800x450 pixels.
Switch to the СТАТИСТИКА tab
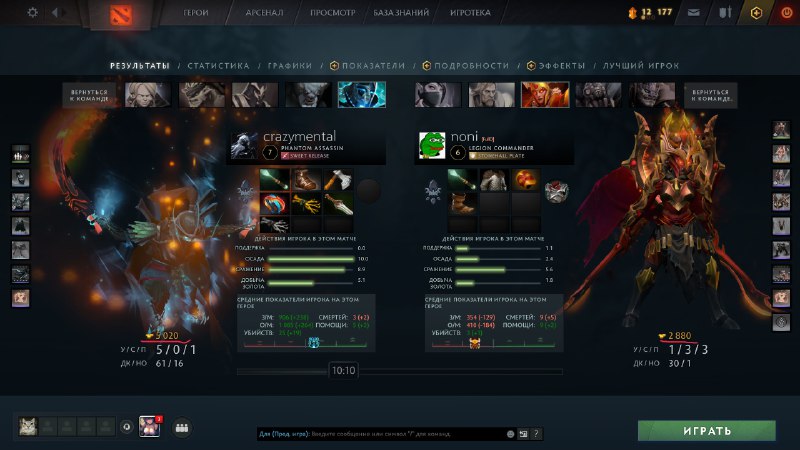[218, 66]
